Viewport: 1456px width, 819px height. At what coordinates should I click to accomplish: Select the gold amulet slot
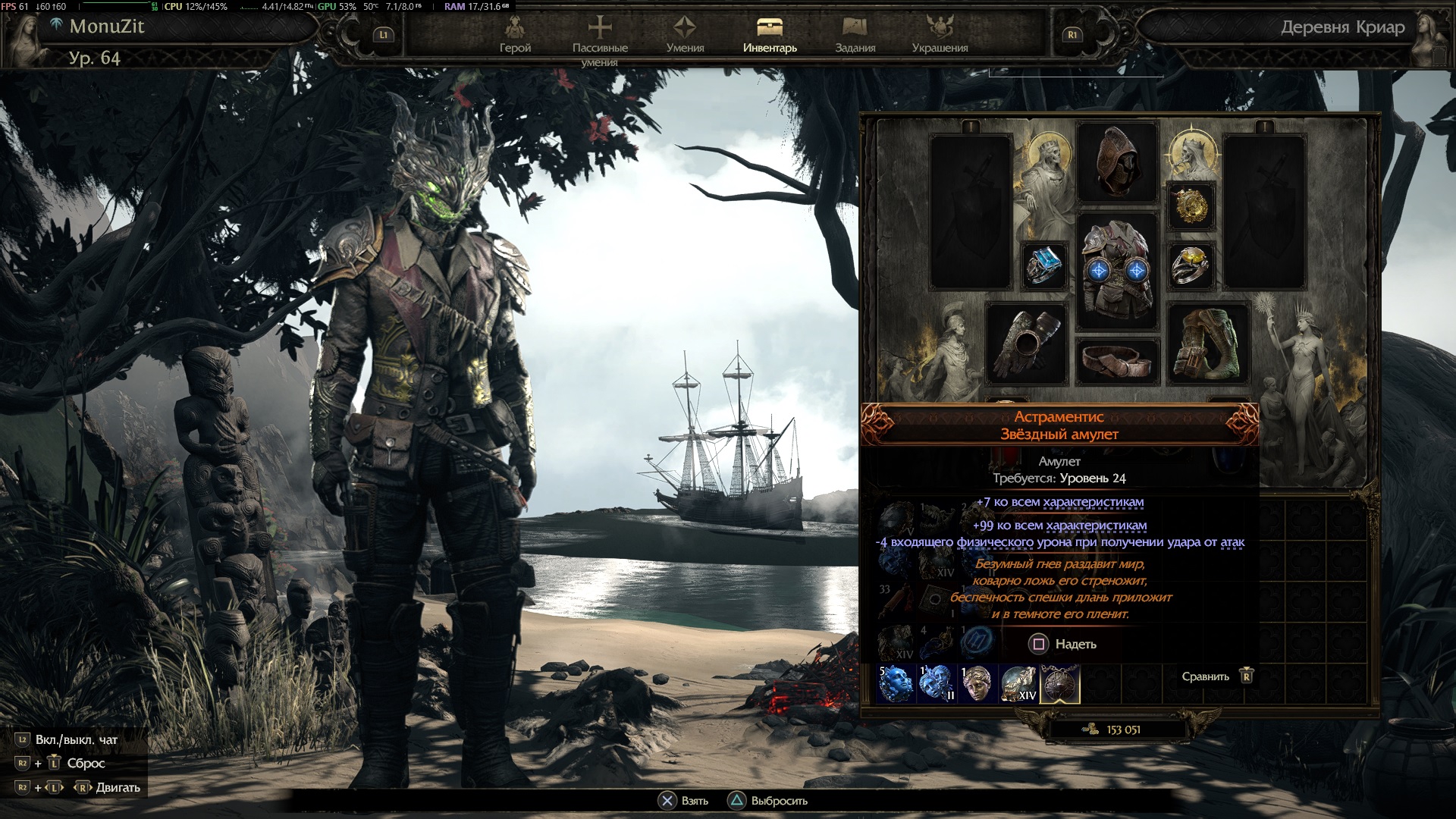tap(1191, 205)
